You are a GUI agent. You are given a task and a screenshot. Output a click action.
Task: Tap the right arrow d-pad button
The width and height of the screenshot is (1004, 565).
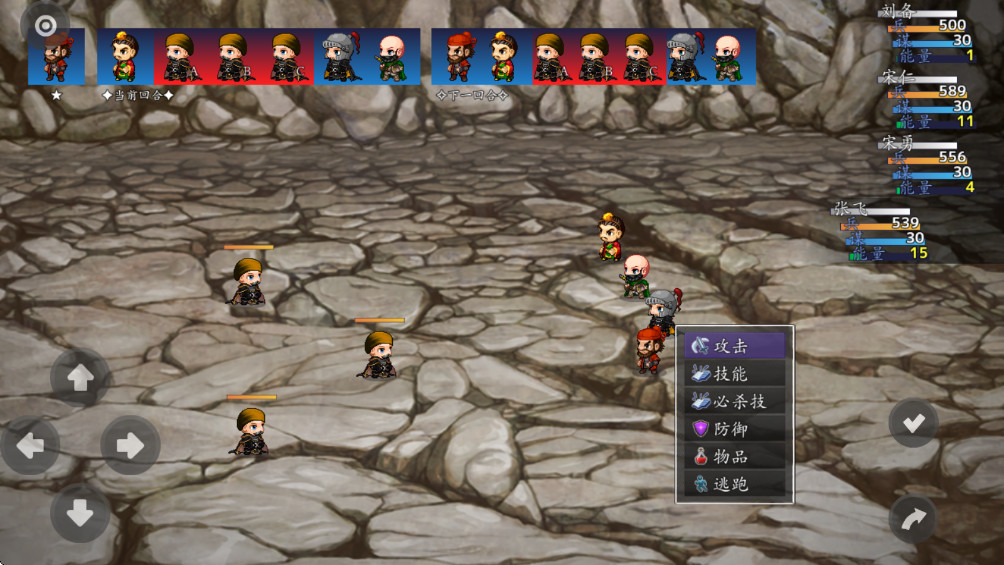click(x=130, y=445)
